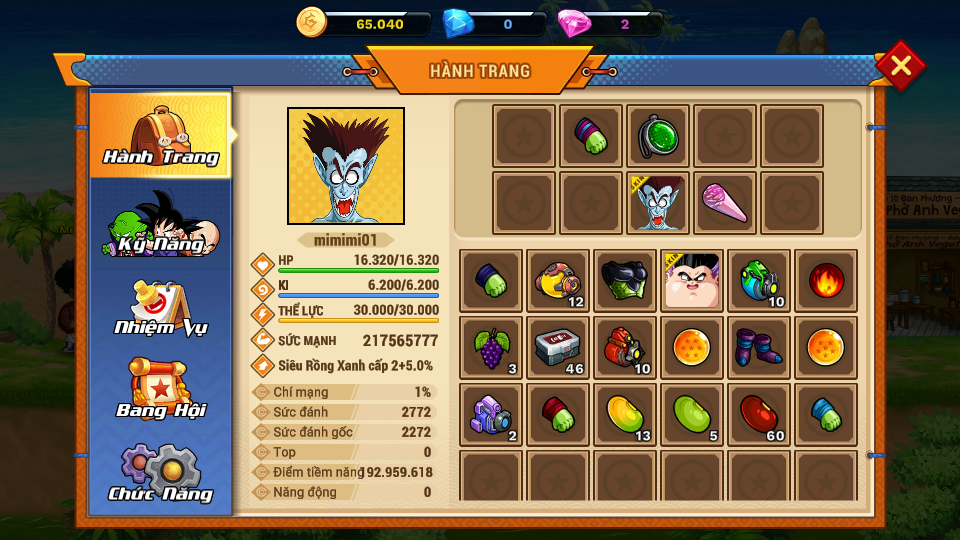This screenshot has height=540, width=960.
Task: Close the Hành Trang window
Action: pos(900,66)
